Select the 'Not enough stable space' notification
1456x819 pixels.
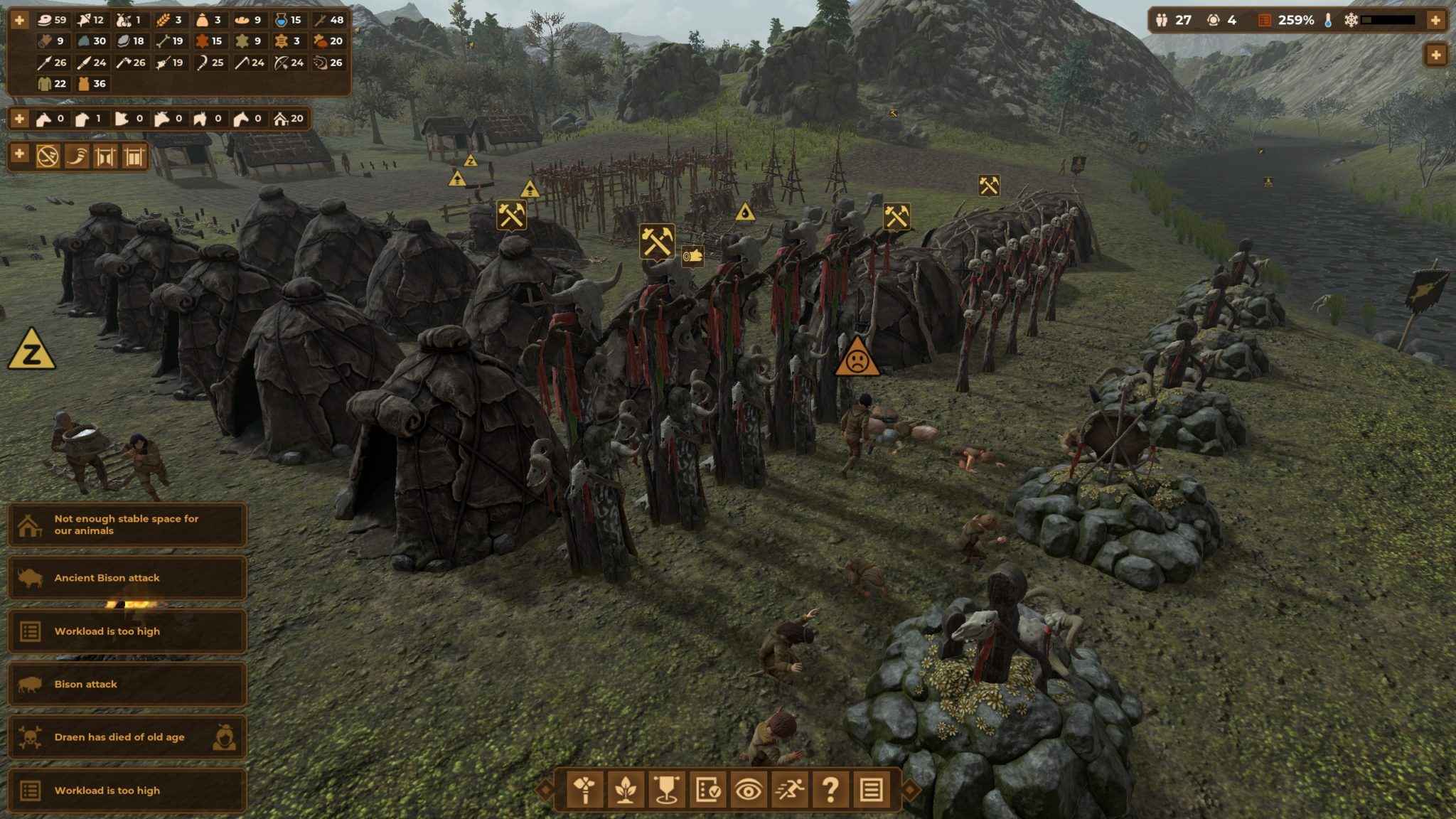[x=127, y=525]
